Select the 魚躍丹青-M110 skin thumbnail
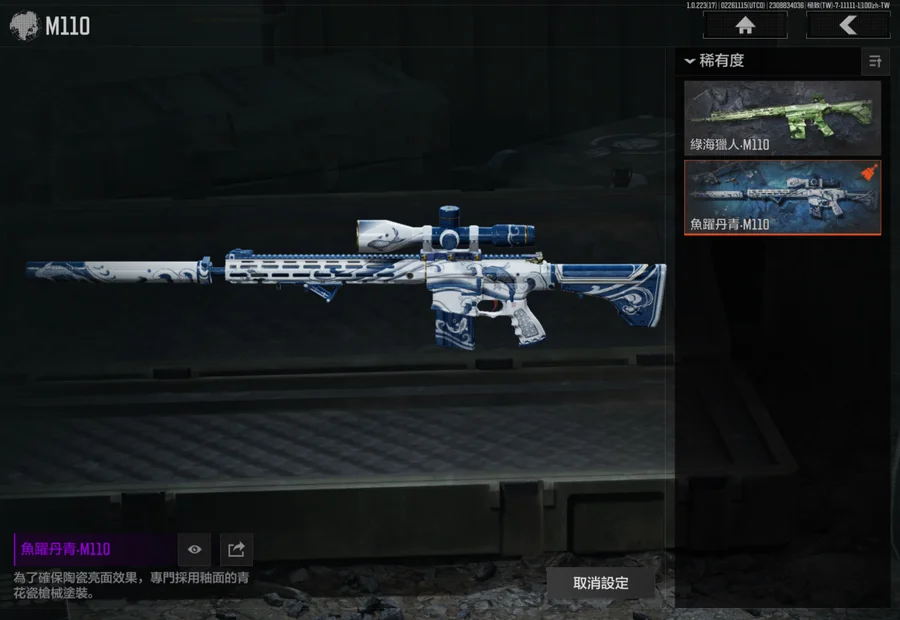Viewport: 900px width, 620px height. 782,197
